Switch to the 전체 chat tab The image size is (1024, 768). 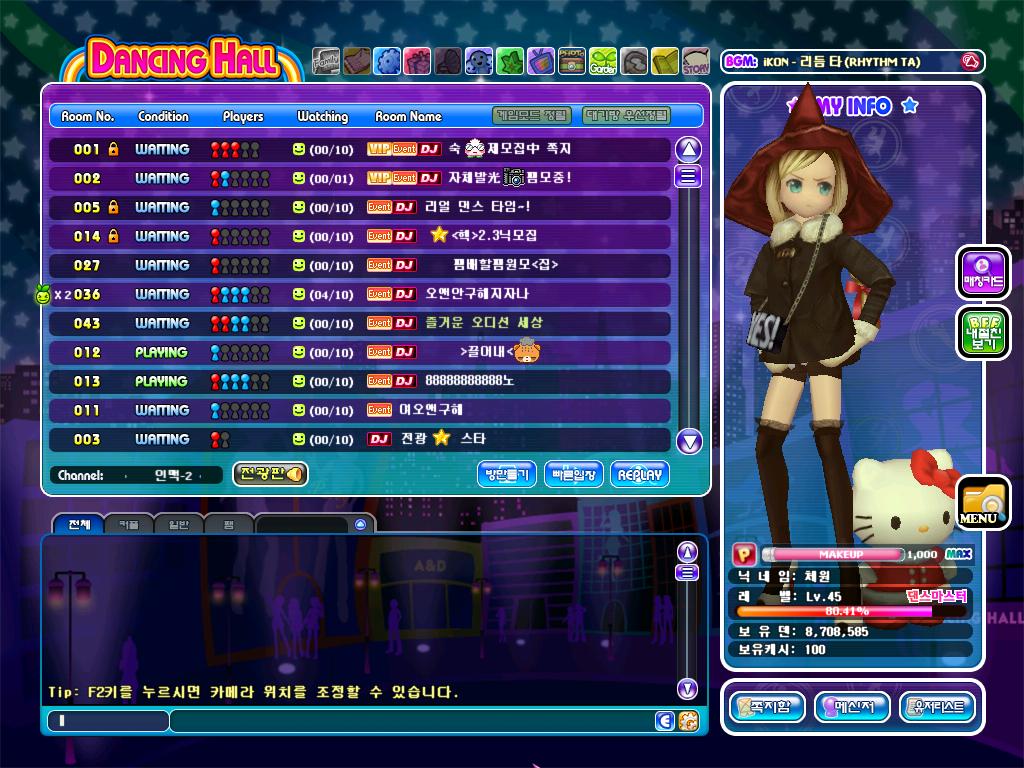pos(78,524)
